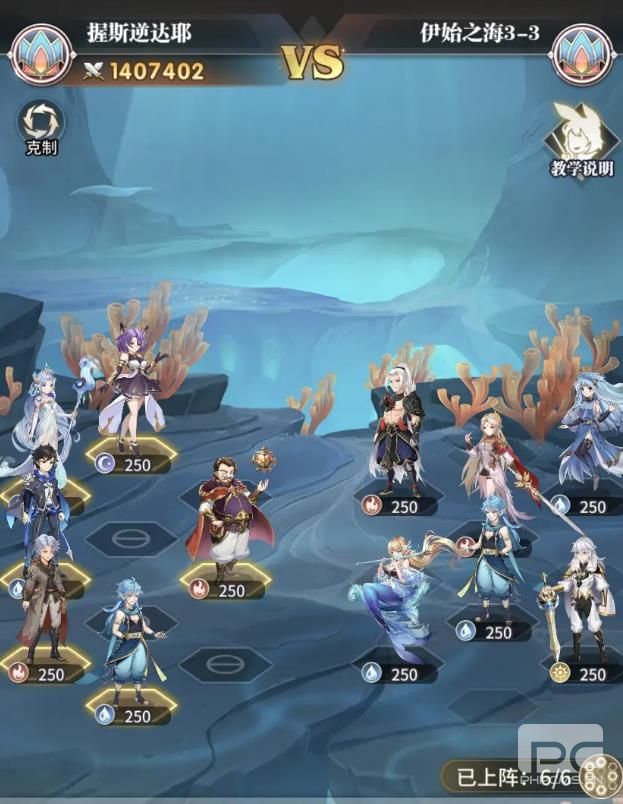
Task: Click the player avatar beside 握斯逆达耶
Action: point(41,52)
